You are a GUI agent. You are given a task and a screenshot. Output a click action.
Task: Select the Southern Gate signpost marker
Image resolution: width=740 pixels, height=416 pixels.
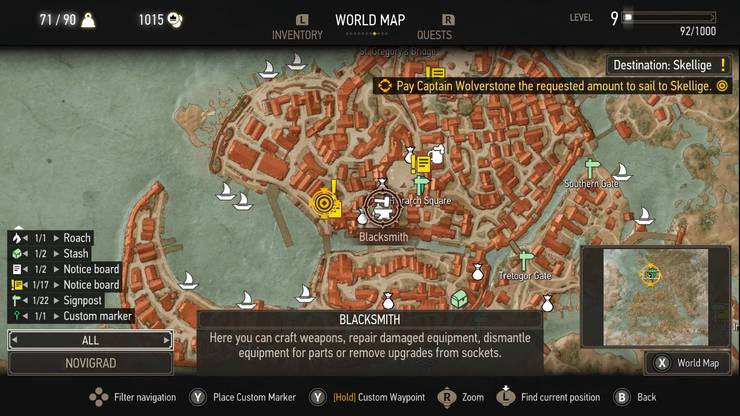(592, 168)
